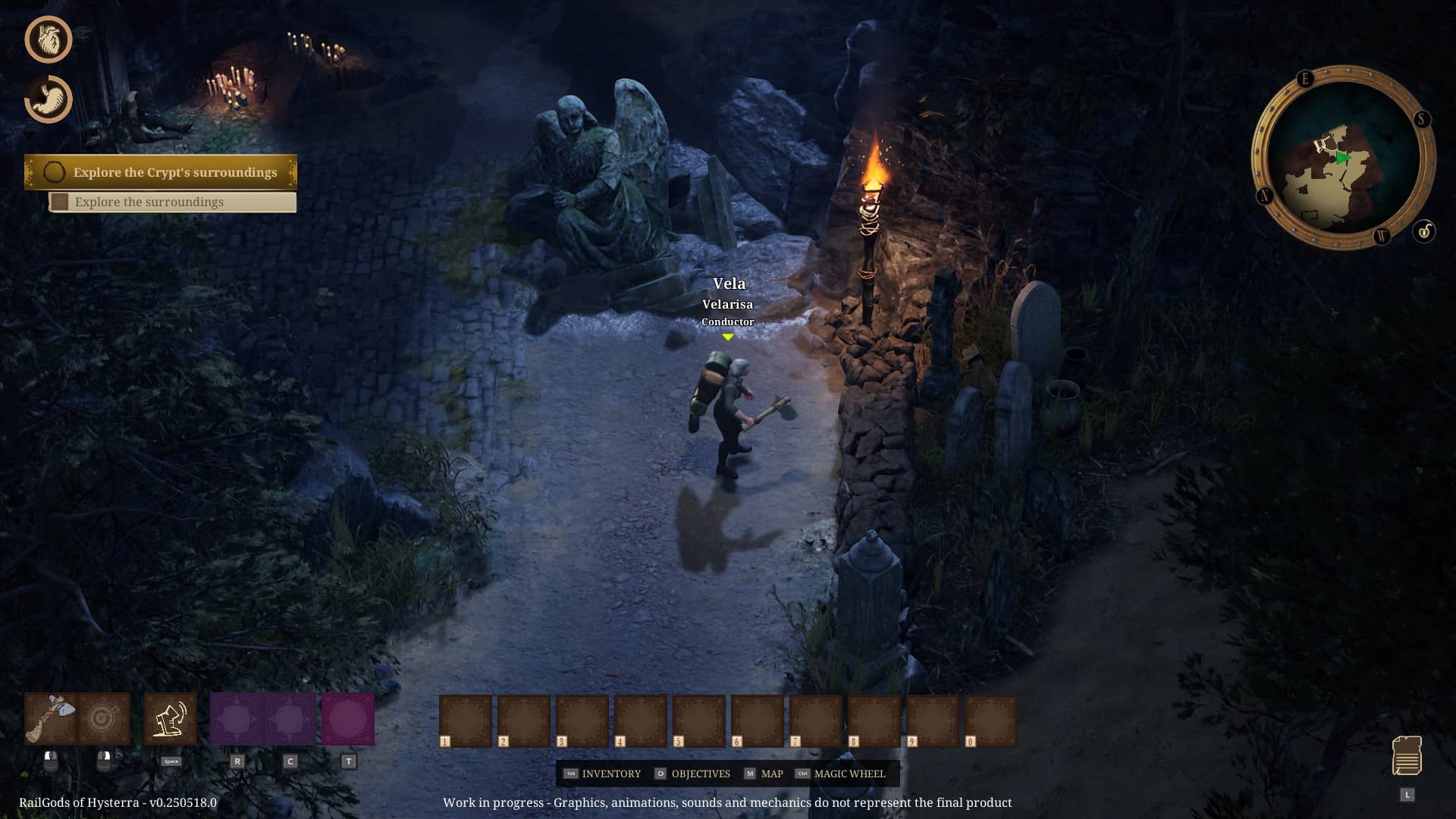Click the crypt marker on the minimap
The image size is (1456, 819).
click(1327, 142)
